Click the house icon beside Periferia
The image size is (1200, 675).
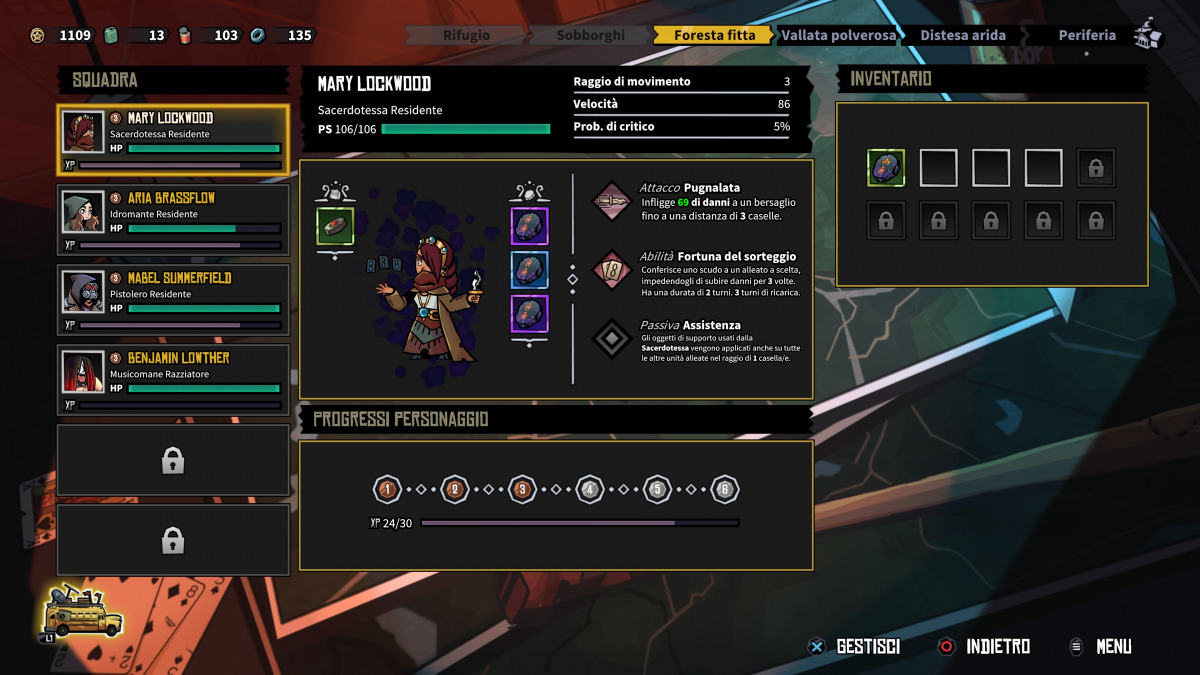point(1148,36)
